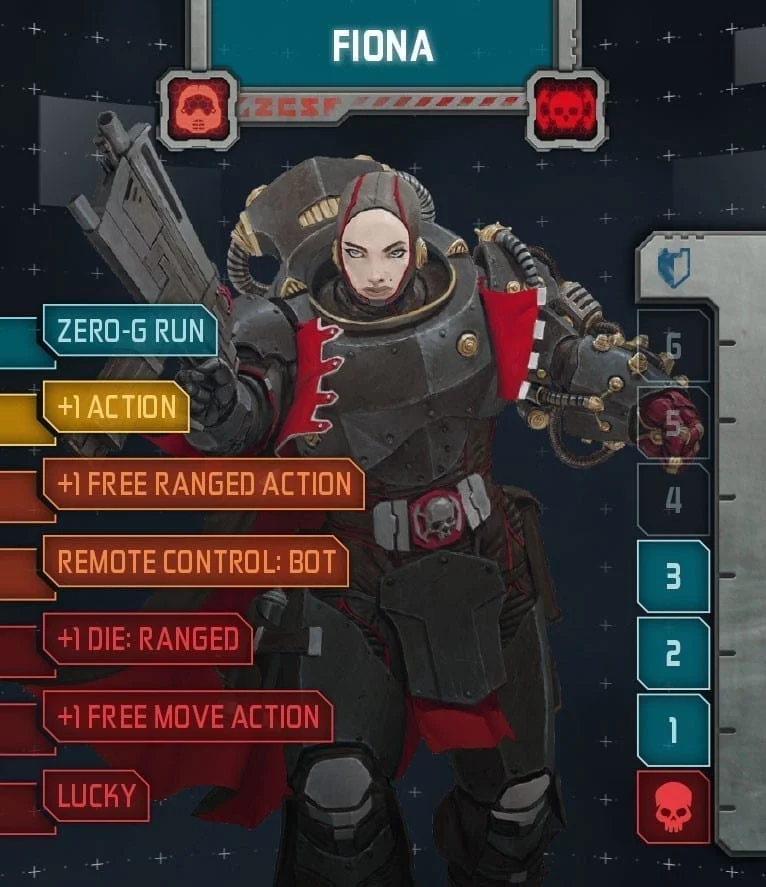Set the health track to 1
766x887 pixels.
coord(673,730)
